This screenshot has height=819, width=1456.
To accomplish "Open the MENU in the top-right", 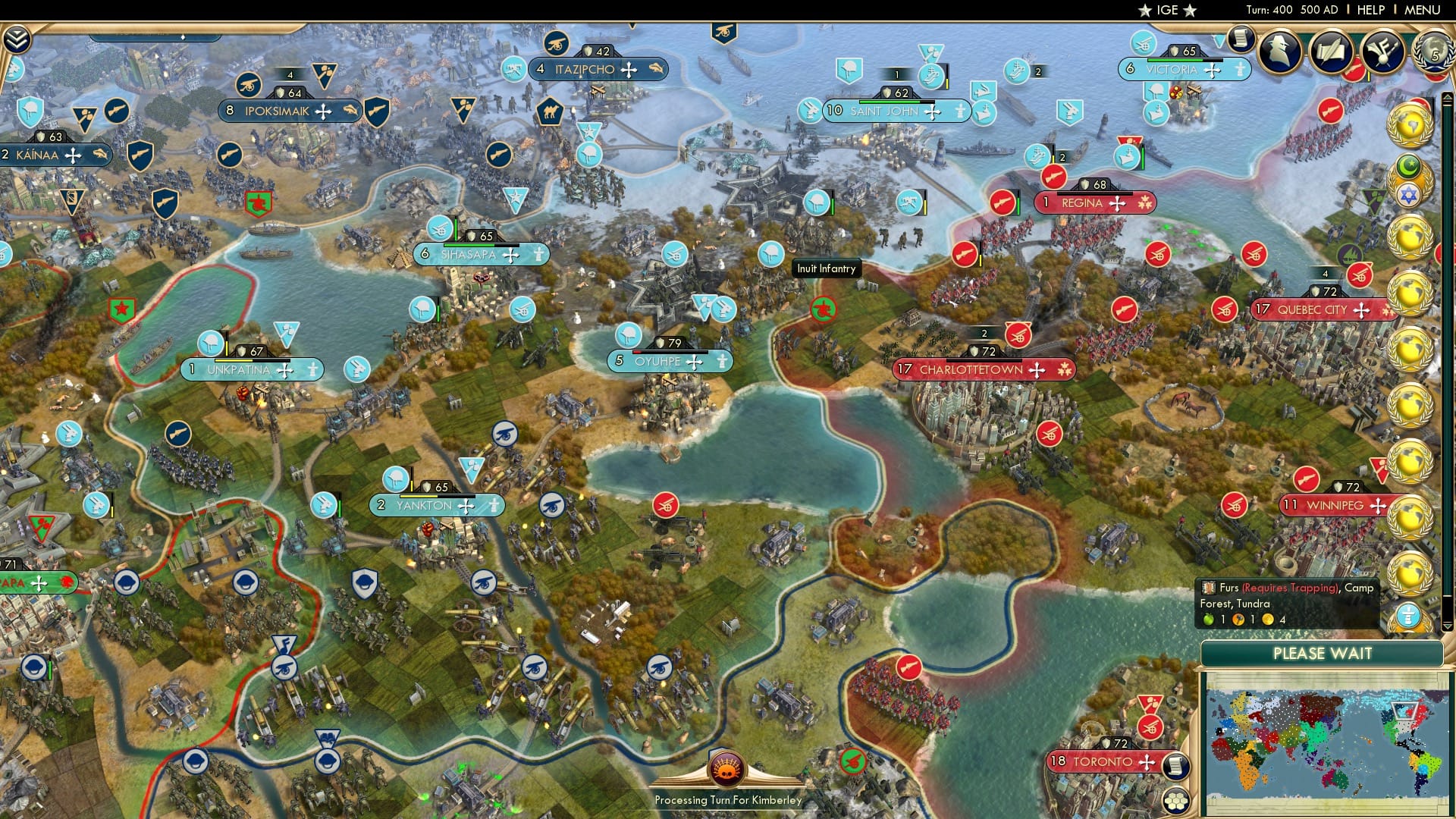I will pos(1423,9).
